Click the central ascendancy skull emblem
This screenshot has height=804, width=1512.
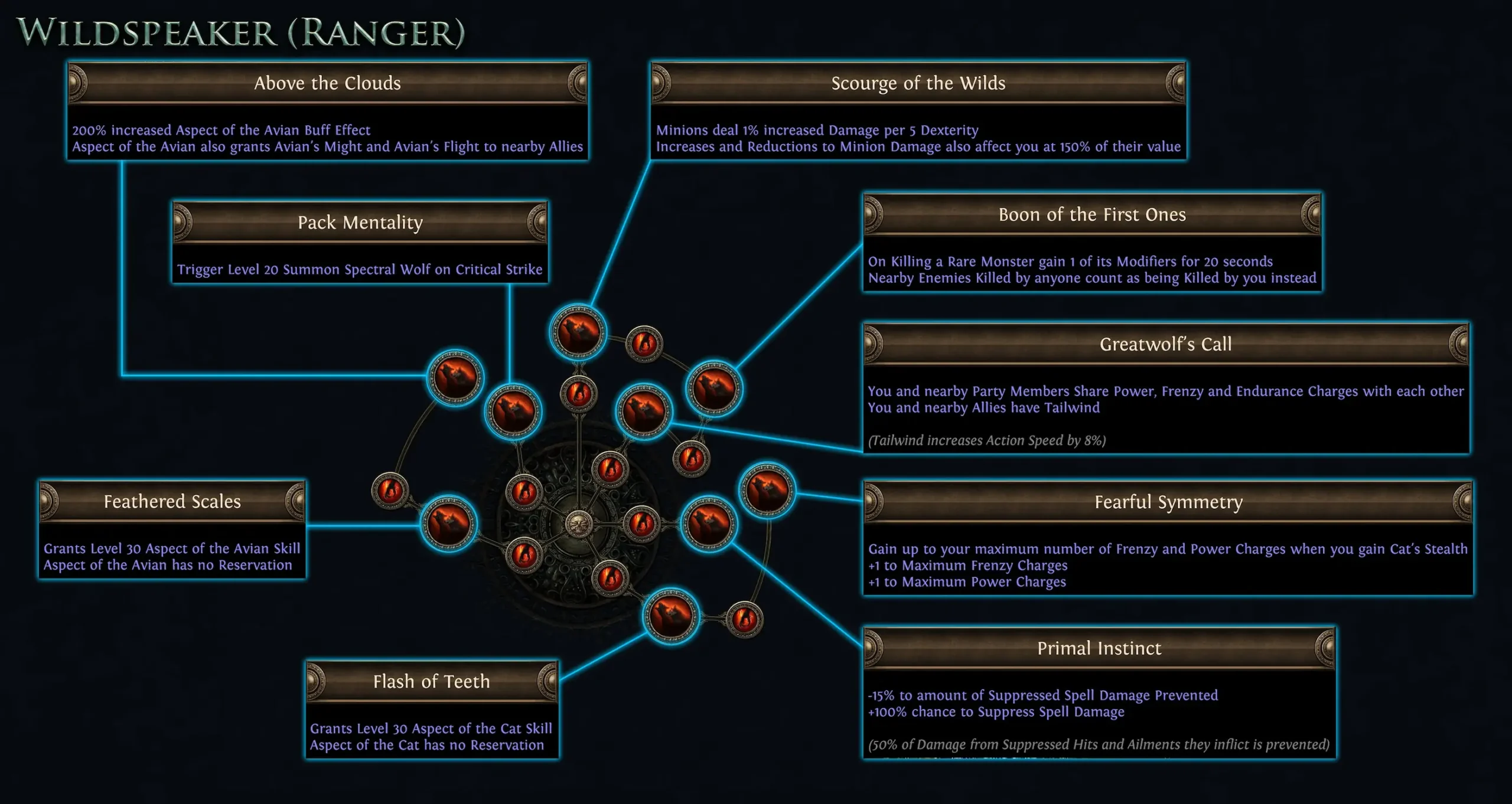click(579, 522)
